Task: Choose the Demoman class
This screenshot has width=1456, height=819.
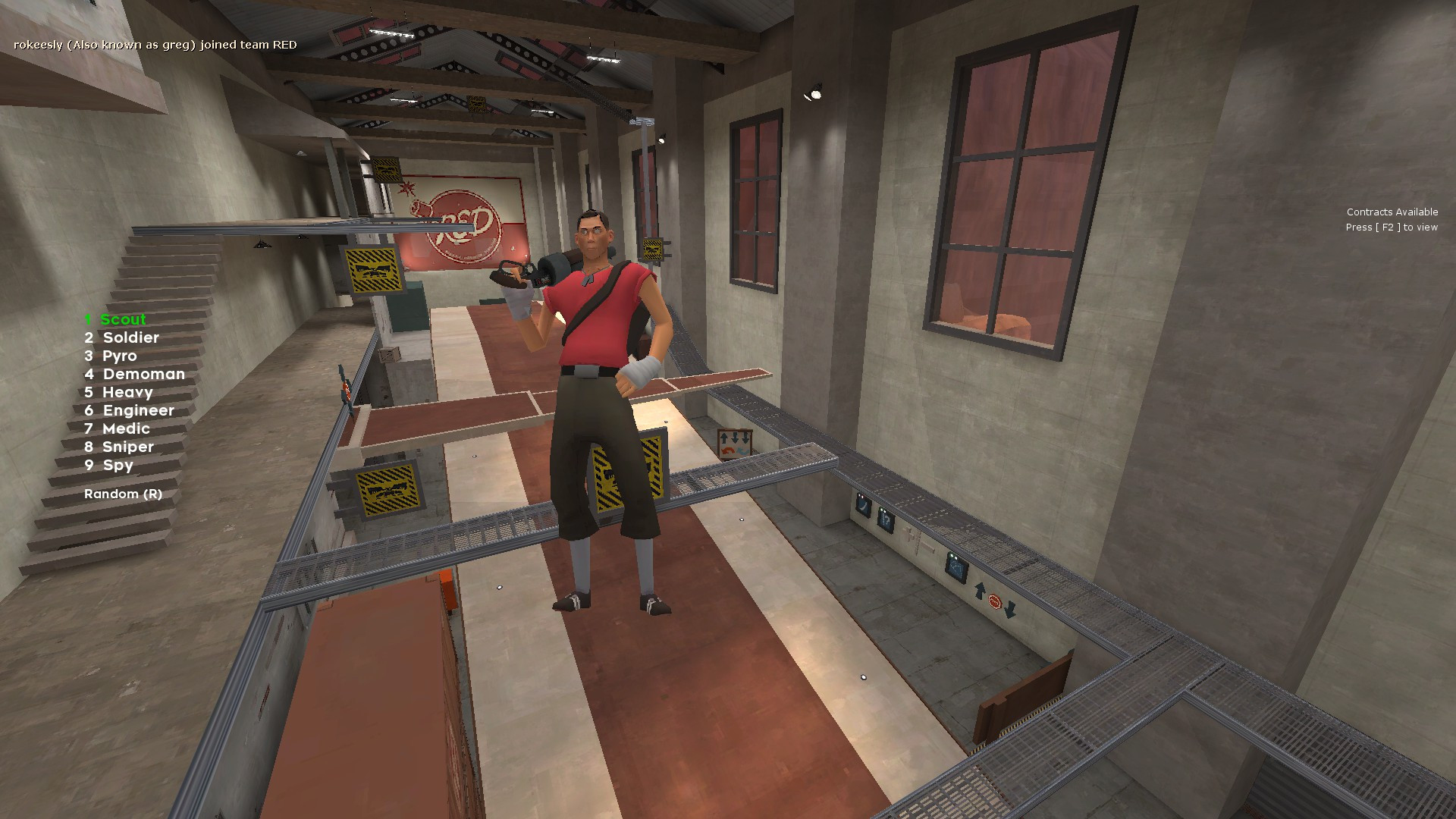Action: point(143,374)
